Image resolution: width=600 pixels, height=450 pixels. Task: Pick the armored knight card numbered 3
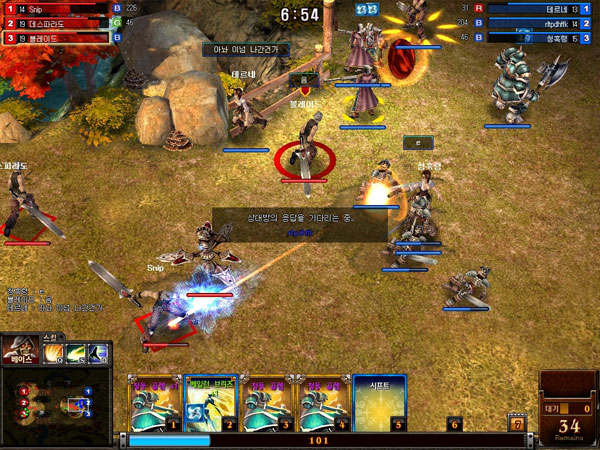point(267,401)
